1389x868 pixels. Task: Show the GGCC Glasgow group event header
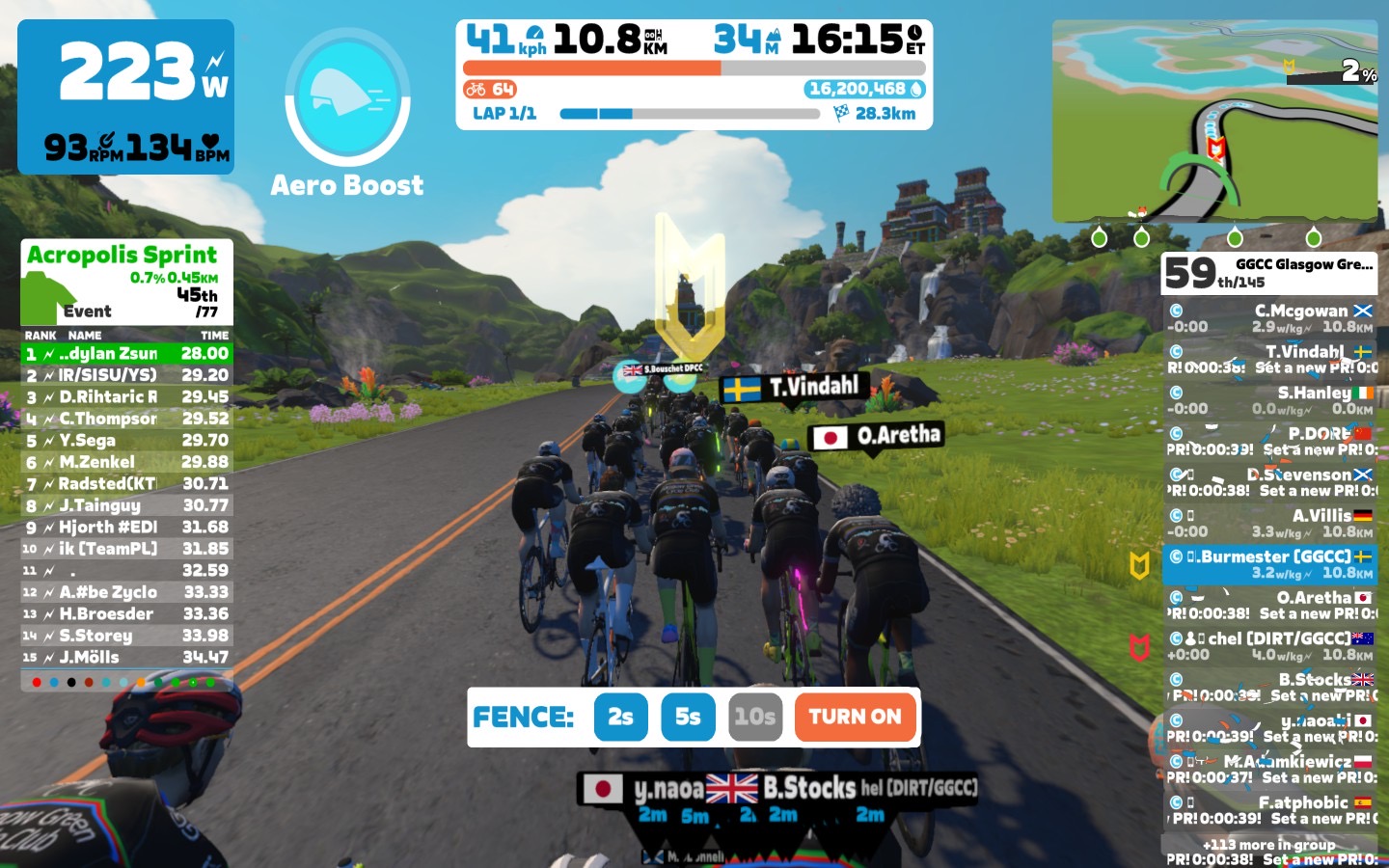click(1269, 273)
